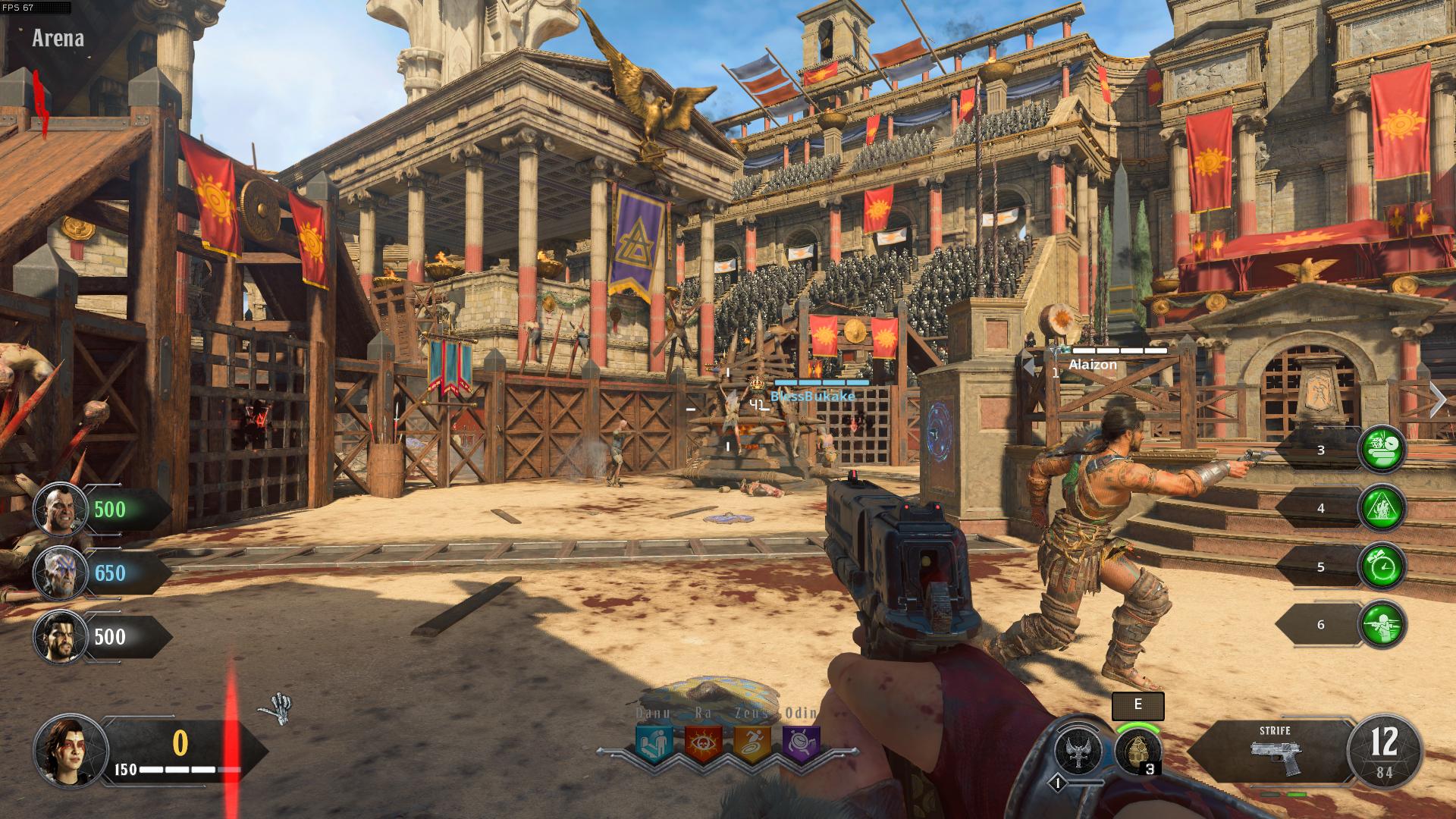This screenshot has width=1456, height=819.
Task: Select the blue face-paint teammate portrait
Action: tap(61, 573)
